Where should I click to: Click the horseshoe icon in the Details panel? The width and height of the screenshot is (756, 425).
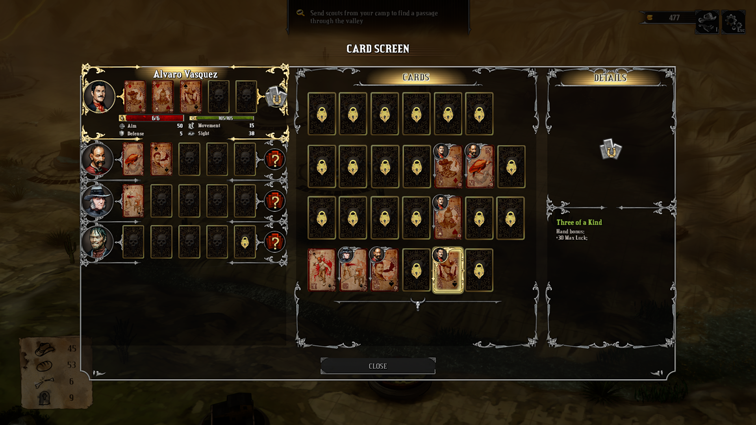pos(610,150)
